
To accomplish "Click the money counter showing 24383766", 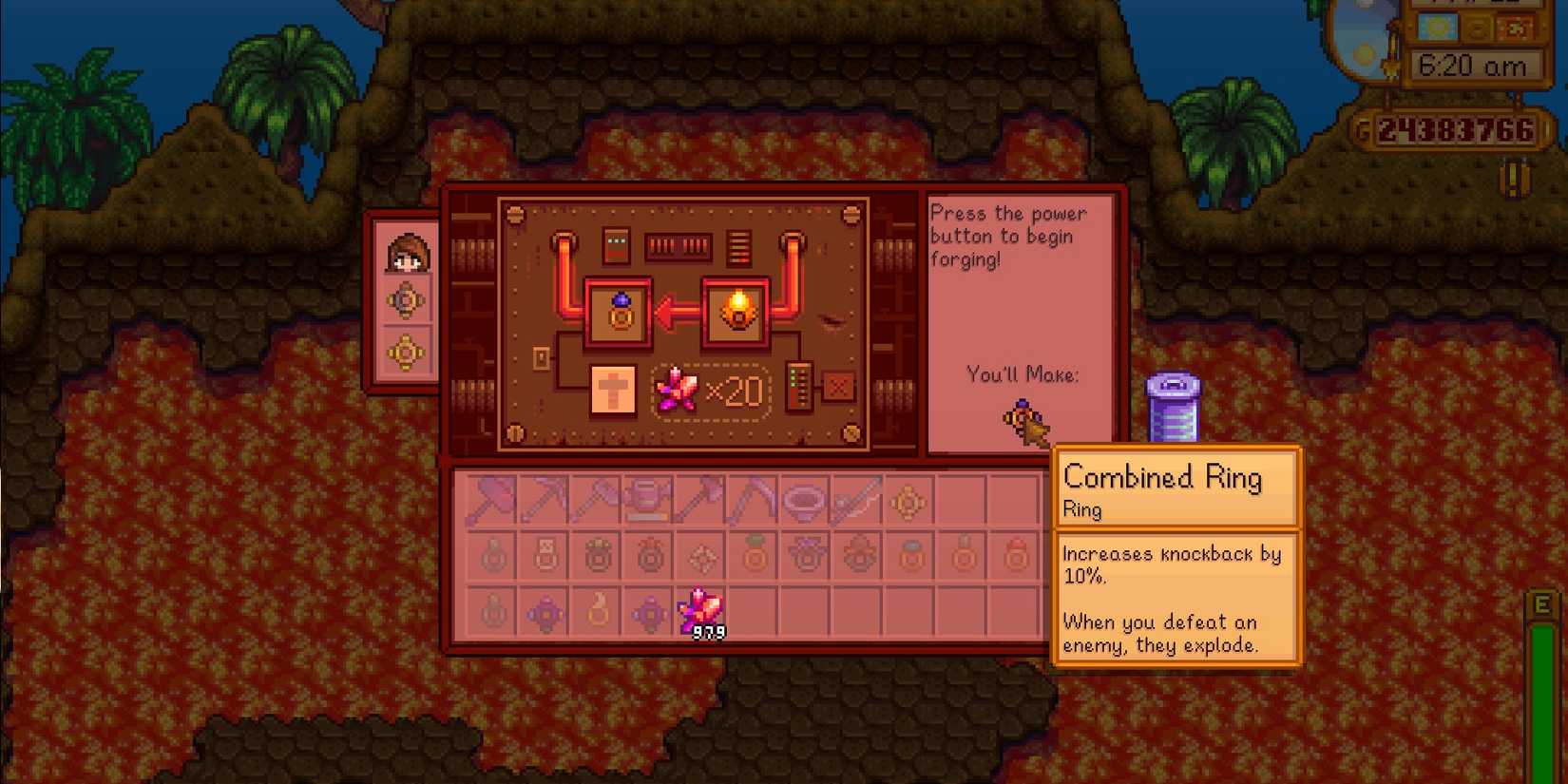I will 1453,130.
